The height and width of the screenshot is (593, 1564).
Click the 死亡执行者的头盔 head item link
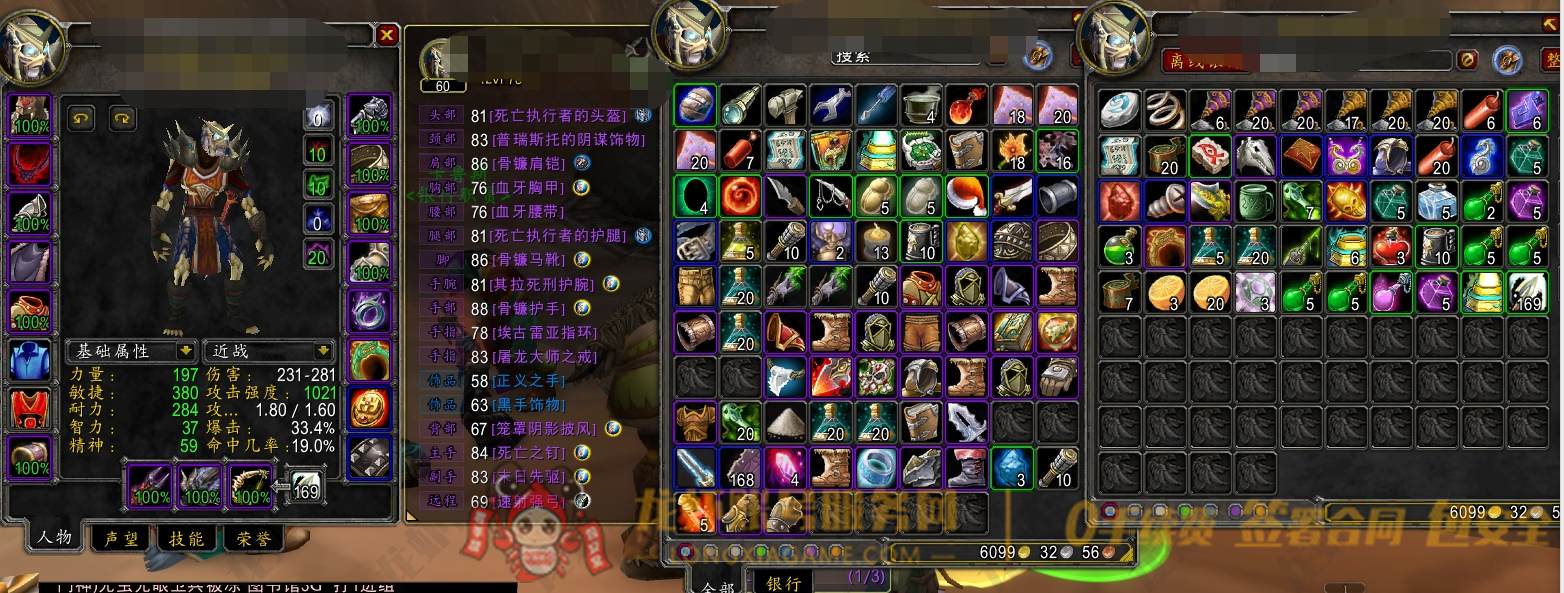560,116
